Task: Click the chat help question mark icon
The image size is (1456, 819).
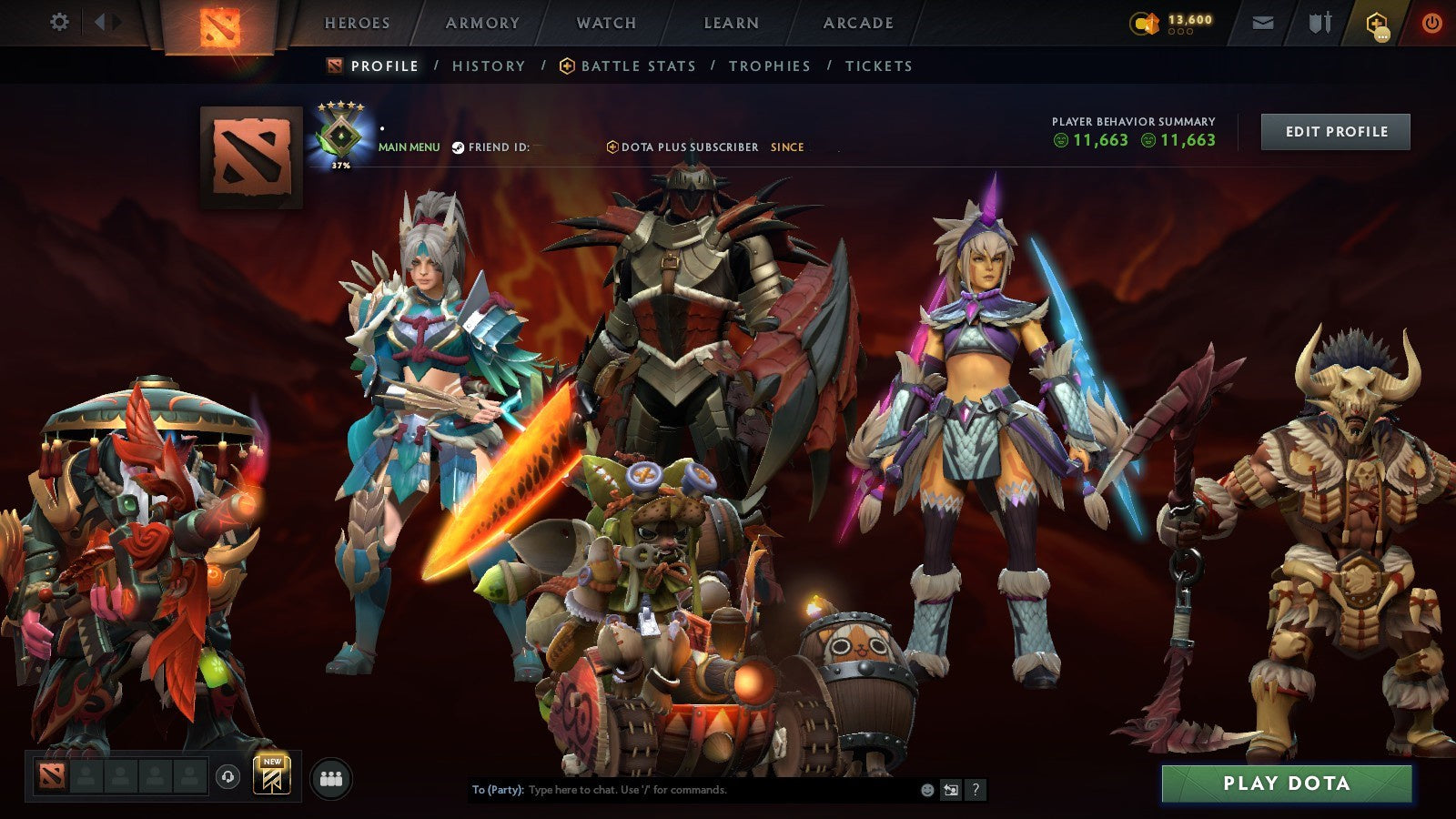Action: [x=975, y=790]
